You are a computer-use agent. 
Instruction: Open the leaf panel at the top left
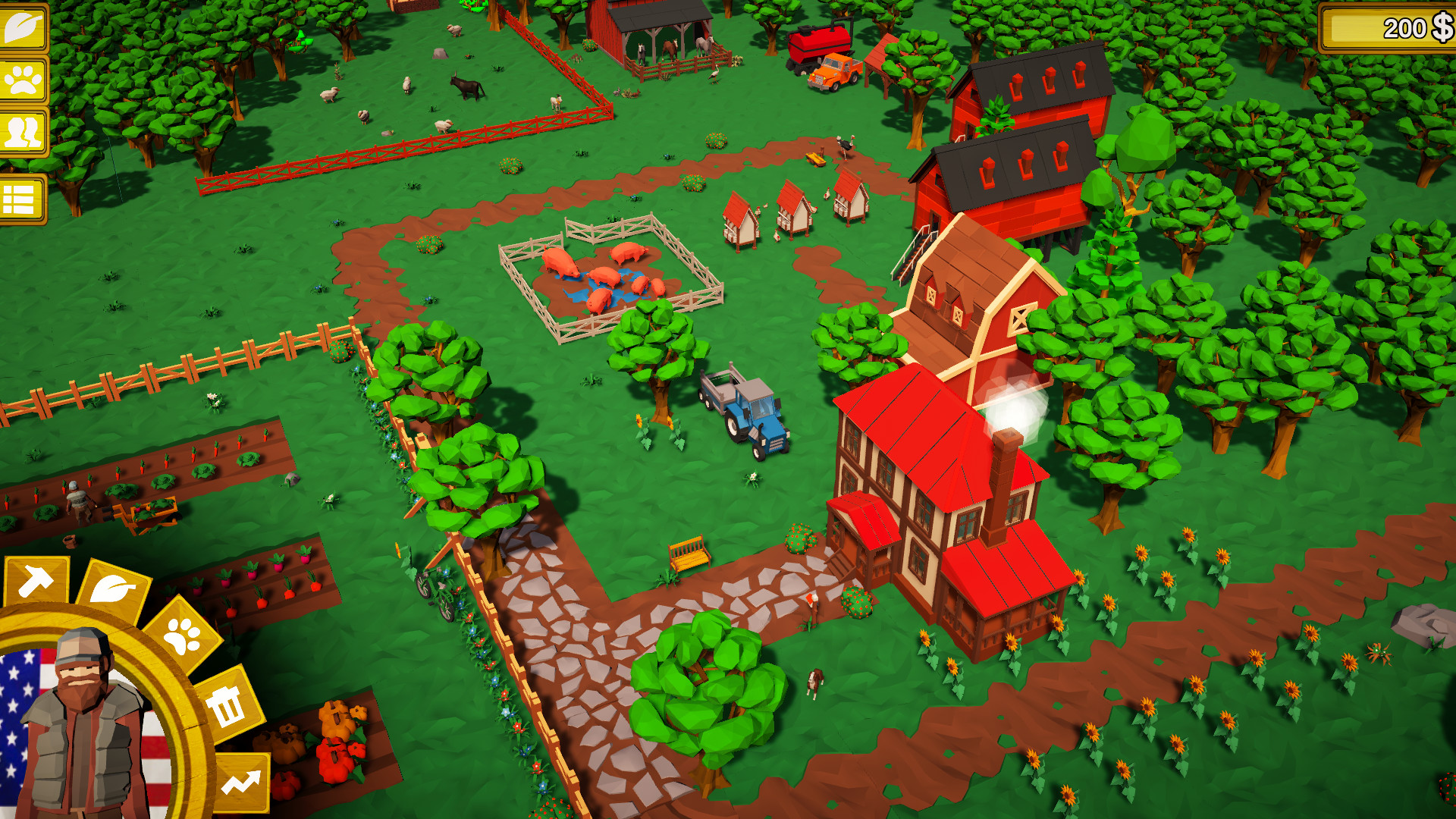click(x=23, y=27)
